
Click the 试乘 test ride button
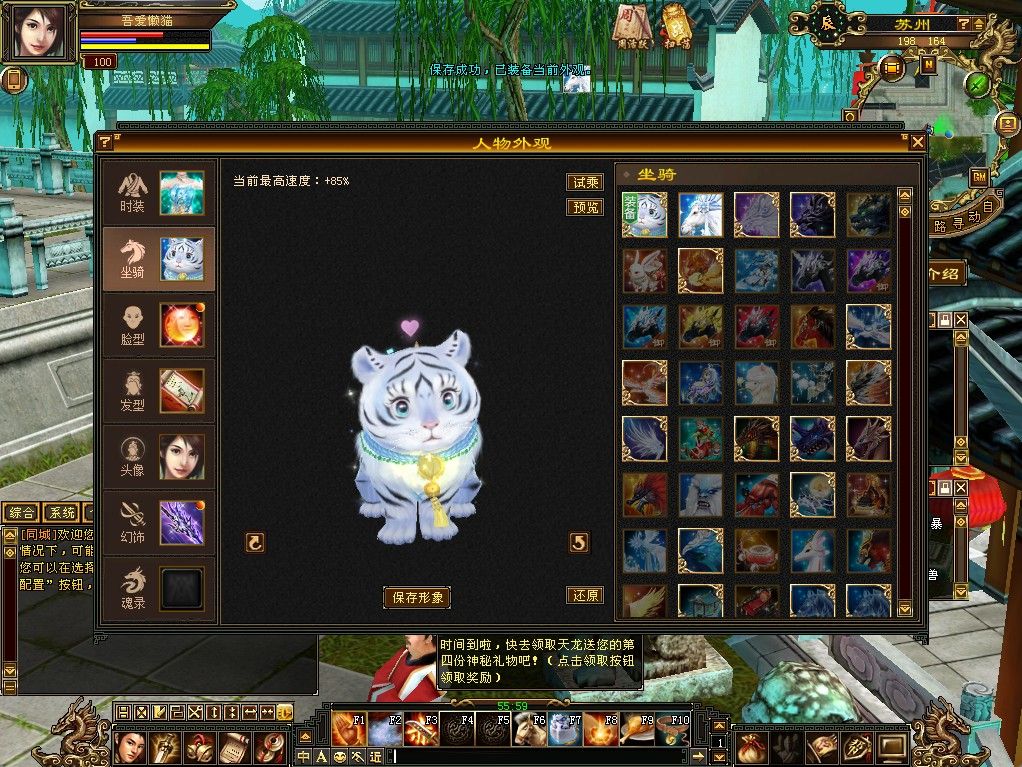pos(585,182)
